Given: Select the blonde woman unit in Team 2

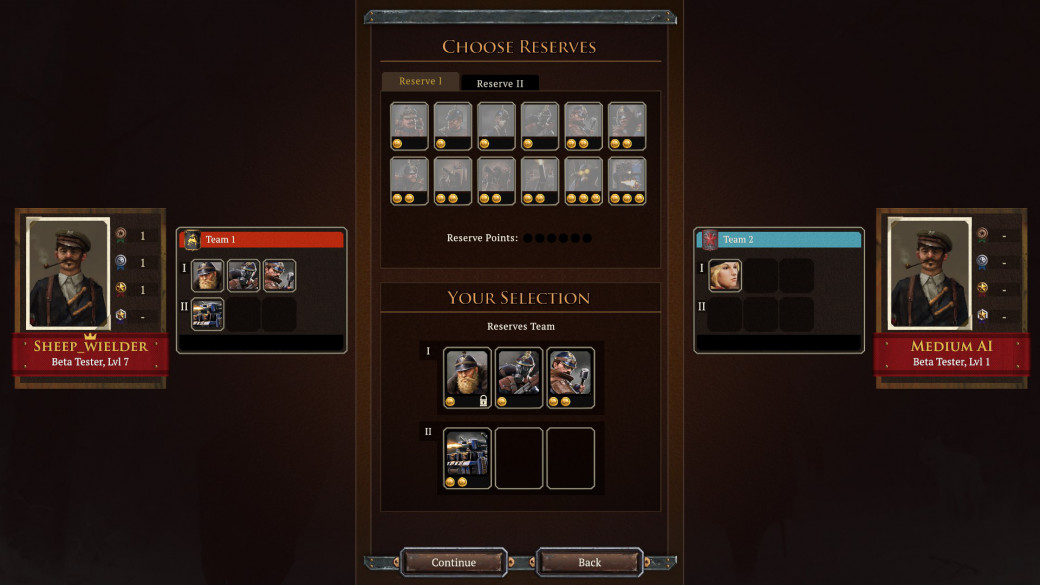Looking at the screenshot, I should pyautogui.click(x=725, y=276).
